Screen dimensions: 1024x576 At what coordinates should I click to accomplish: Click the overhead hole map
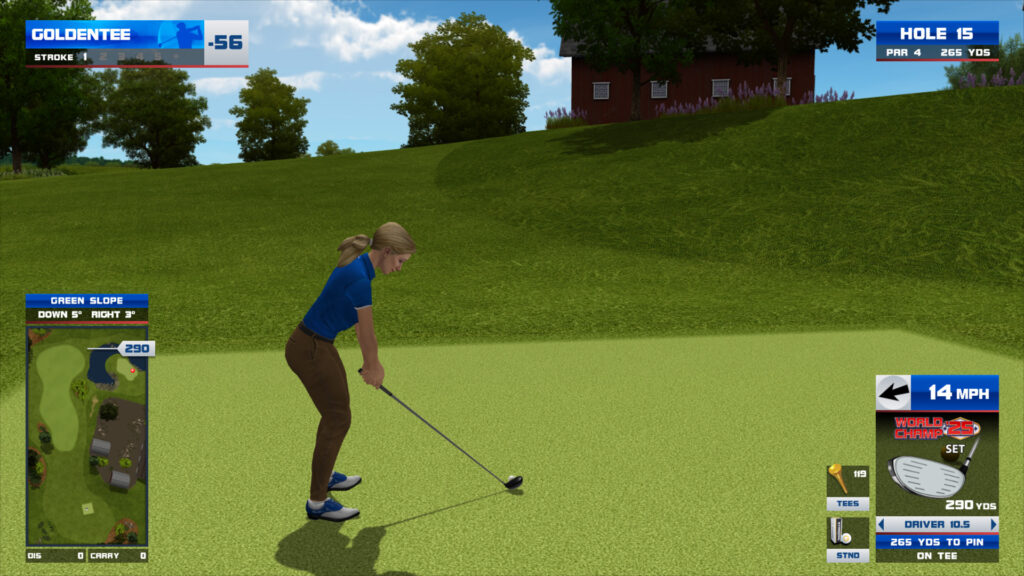(87, 435)
